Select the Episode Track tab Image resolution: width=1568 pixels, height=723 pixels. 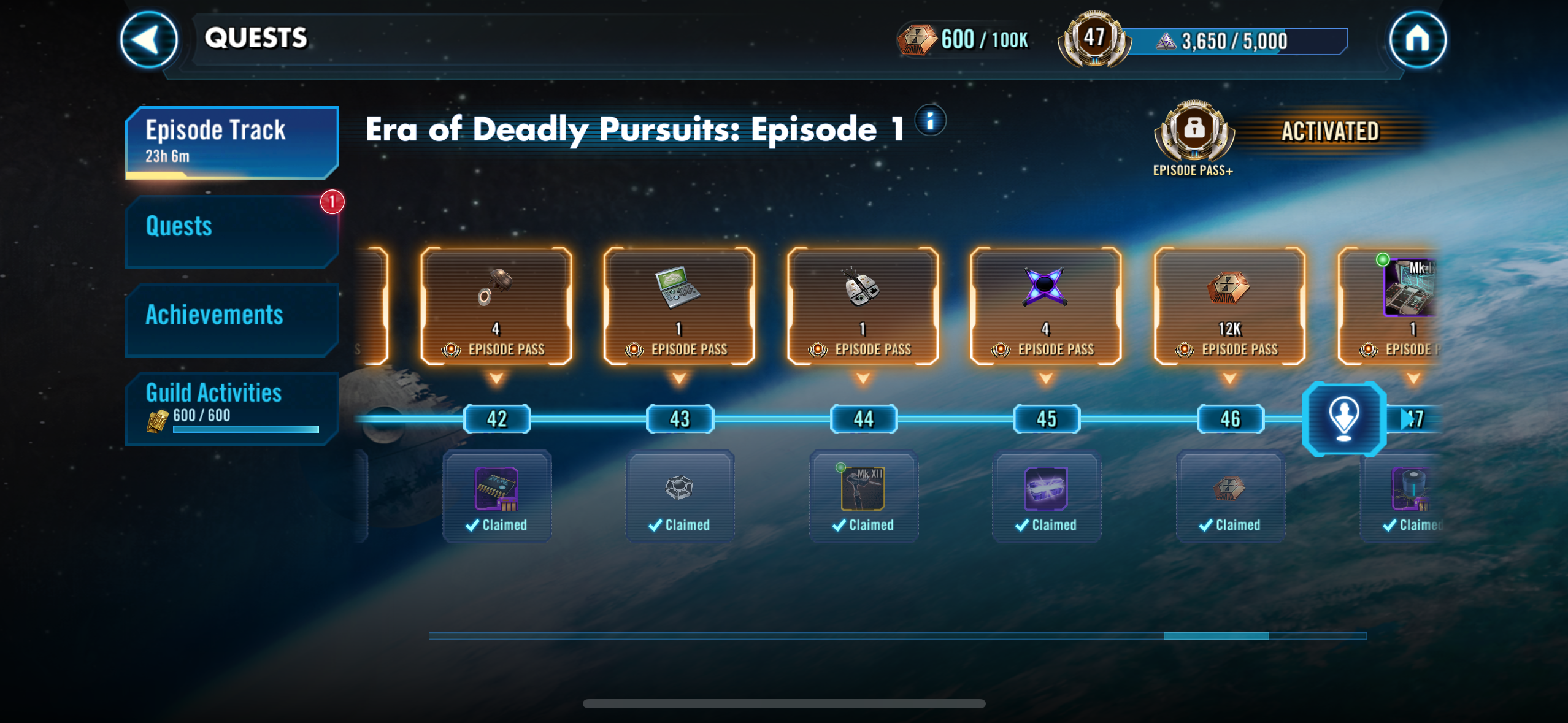pyautogui.click(x=232, y=142)
